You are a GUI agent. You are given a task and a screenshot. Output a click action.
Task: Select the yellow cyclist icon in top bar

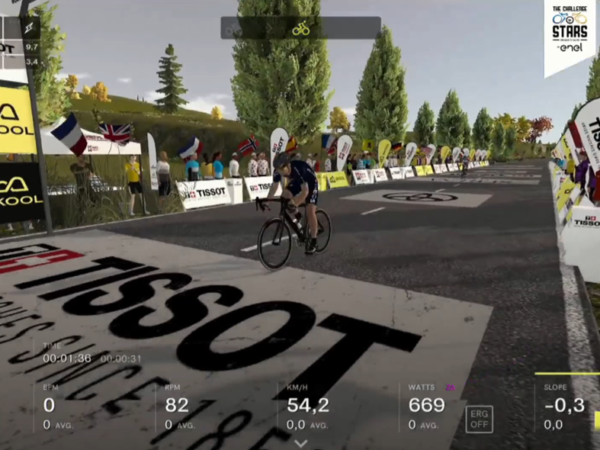[x=300, y=28]
